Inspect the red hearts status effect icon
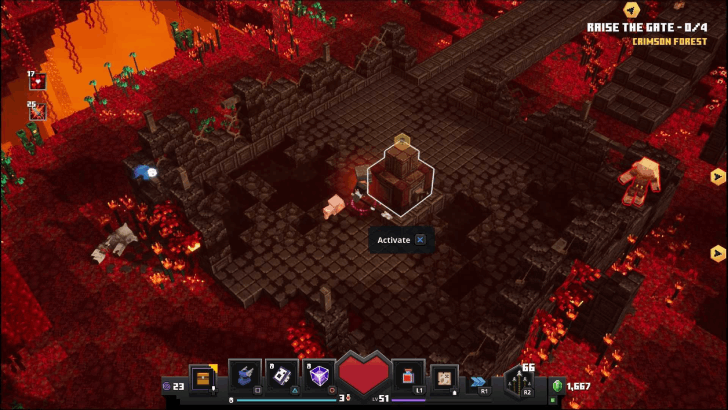 [x=38, y=83]
